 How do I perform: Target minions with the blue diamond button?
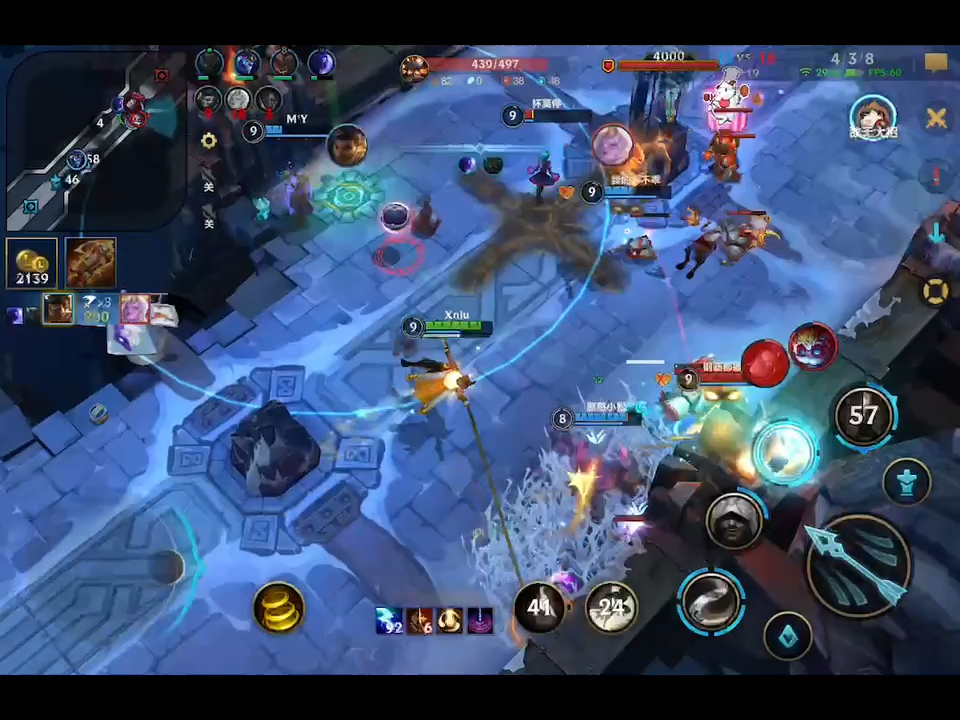tap(788, 636)
